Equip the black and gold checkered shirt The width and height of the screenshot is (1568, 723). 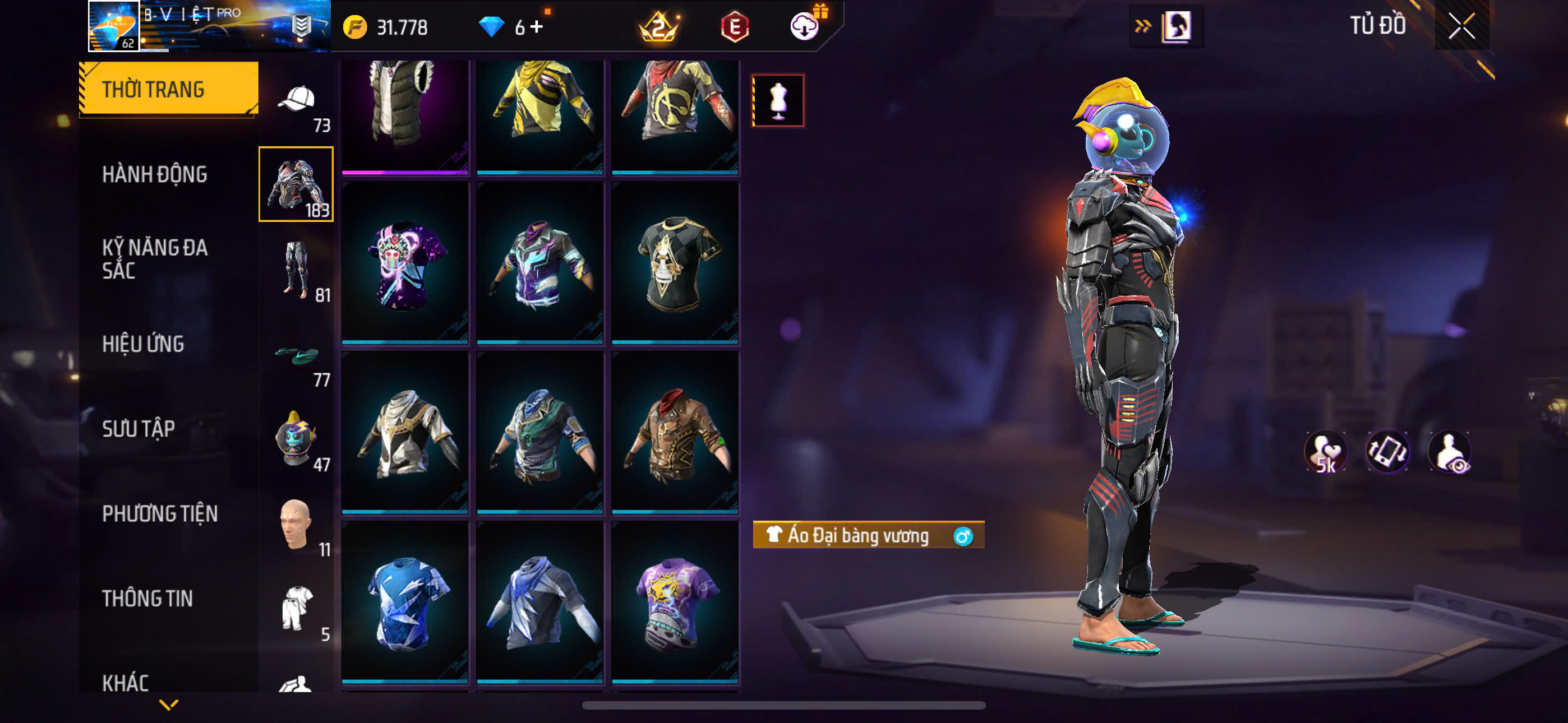click(x=675, y=263)
